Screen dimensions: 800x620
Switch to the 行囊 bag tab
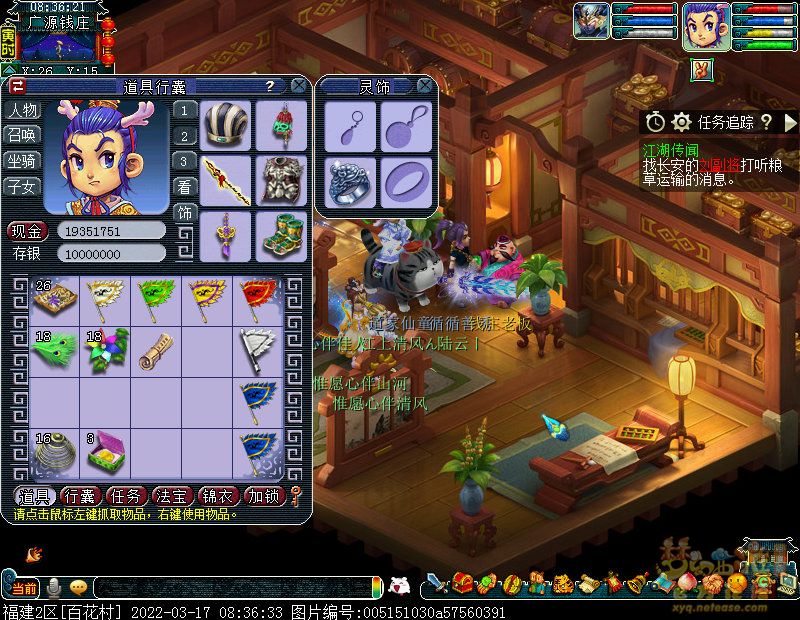(x=79, y=495)
